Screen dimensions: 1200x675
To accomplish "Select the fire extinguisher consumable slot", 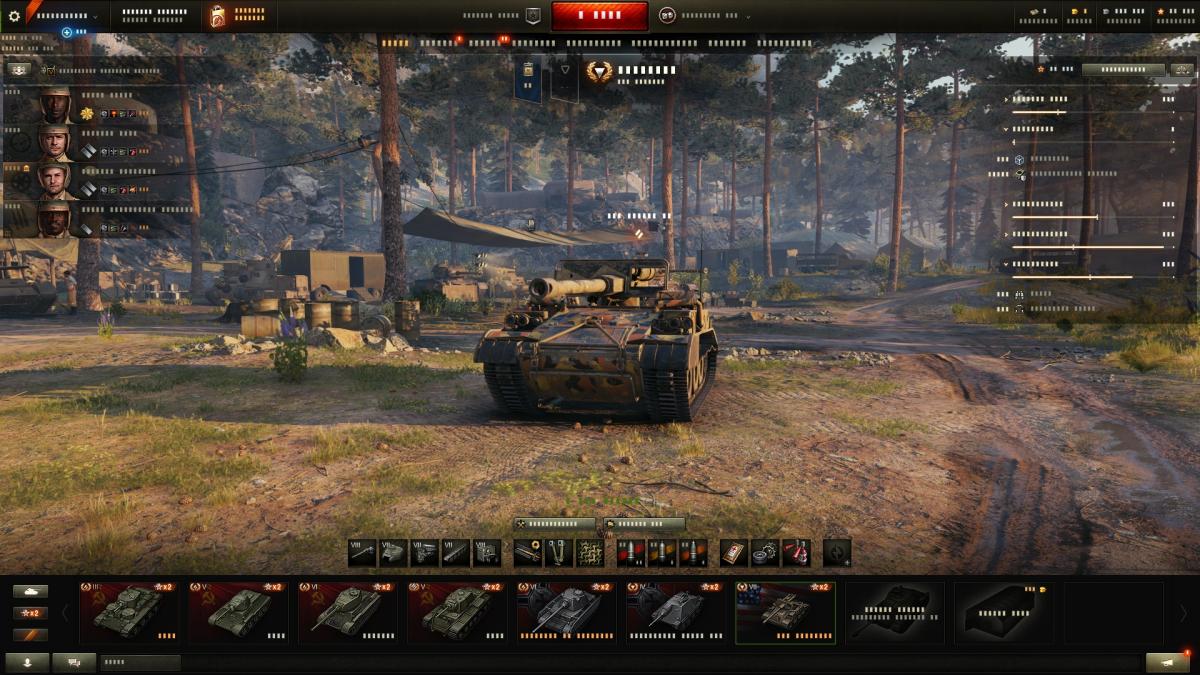I will (796, 552).
